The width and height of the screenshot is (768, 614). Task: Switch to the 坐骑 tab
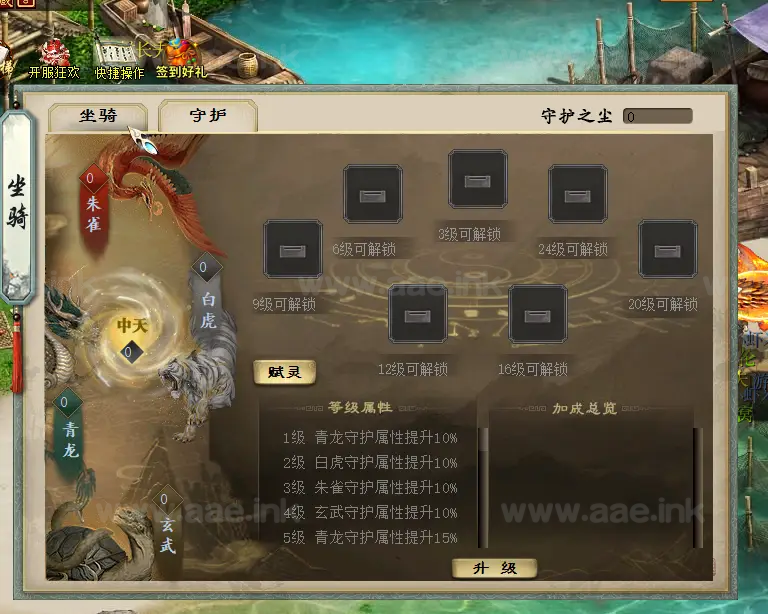98,116
